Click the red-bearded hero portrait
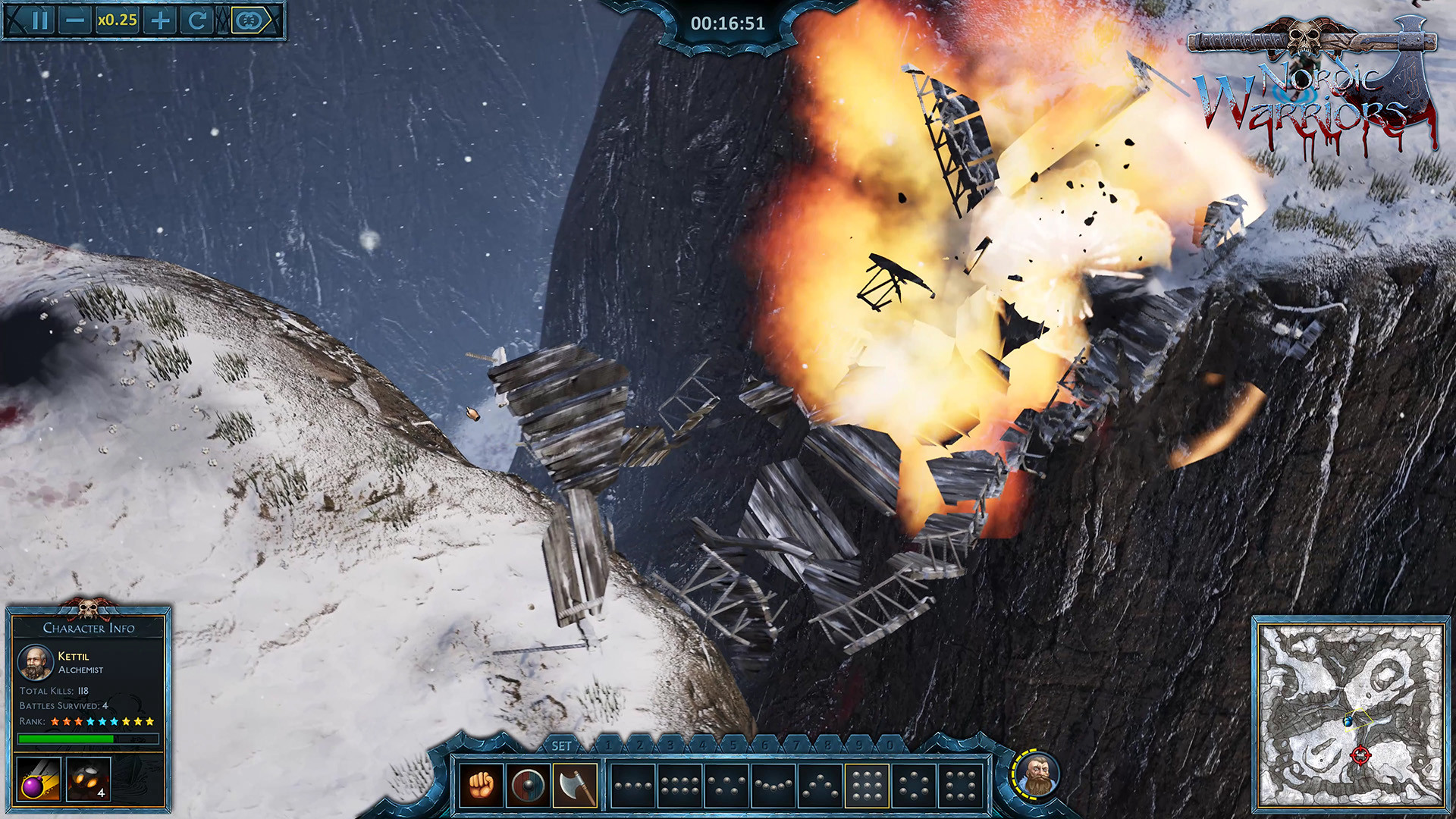Image resolution: width=1456 pixels, height=819 pixels. [x=1037, y=776]
